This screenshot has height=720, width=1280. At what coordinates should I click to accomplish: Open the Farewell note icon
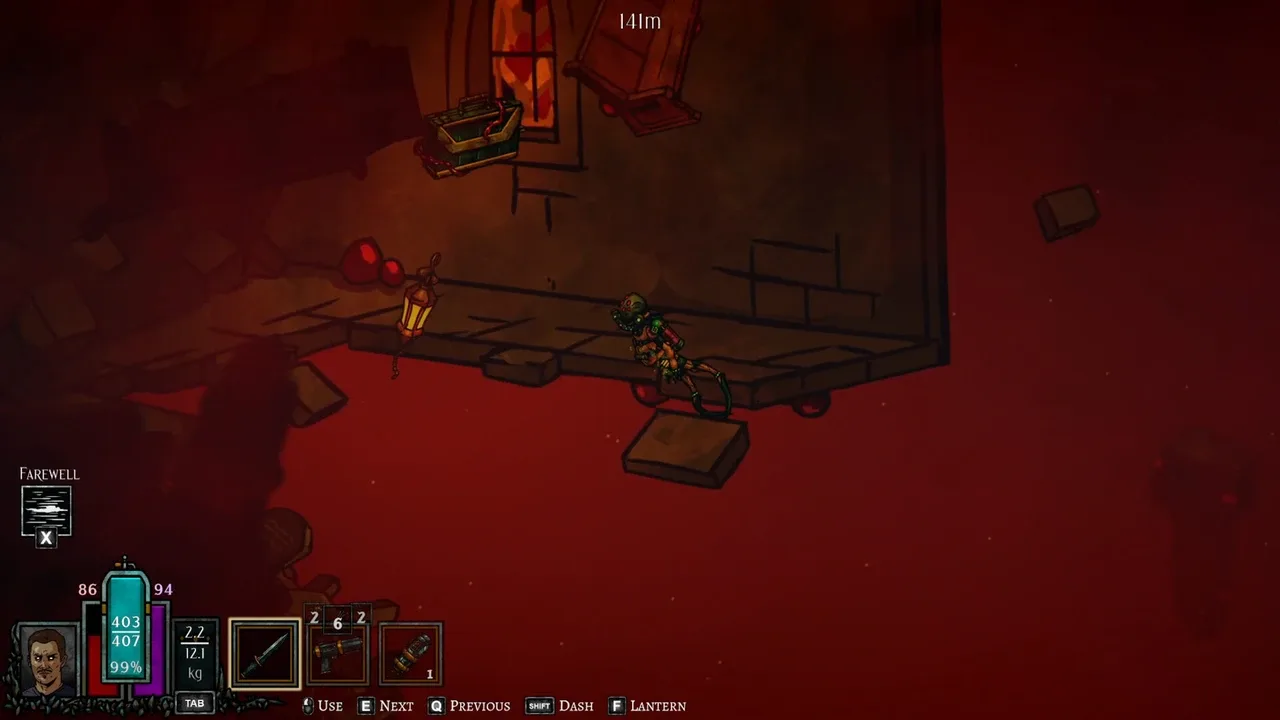point(46,510)
